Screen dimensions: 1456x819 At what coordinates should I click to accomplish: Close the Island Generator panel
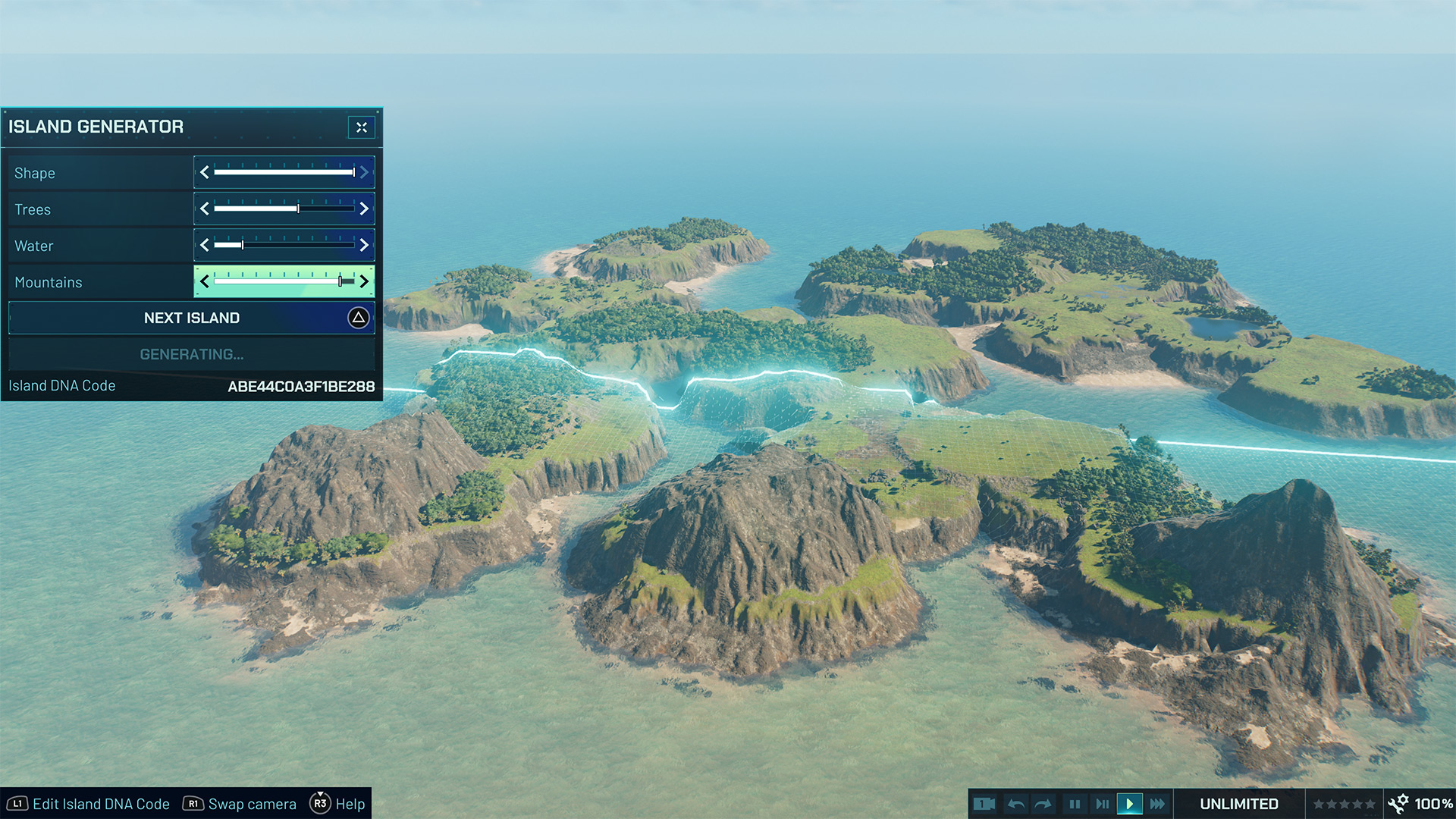pyautogui.click(x=362, y=127)
